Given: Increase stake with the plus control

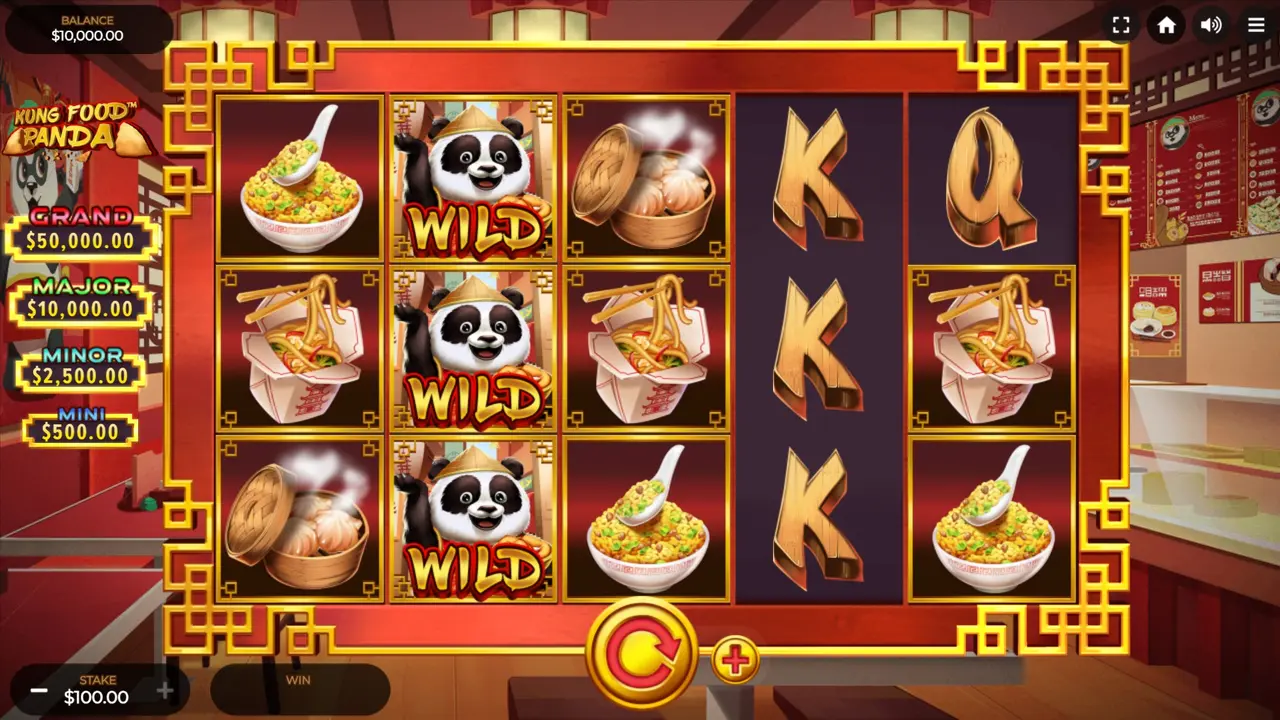Looking at the screenshot, I should pyautogui.click(x=165, y=689).
